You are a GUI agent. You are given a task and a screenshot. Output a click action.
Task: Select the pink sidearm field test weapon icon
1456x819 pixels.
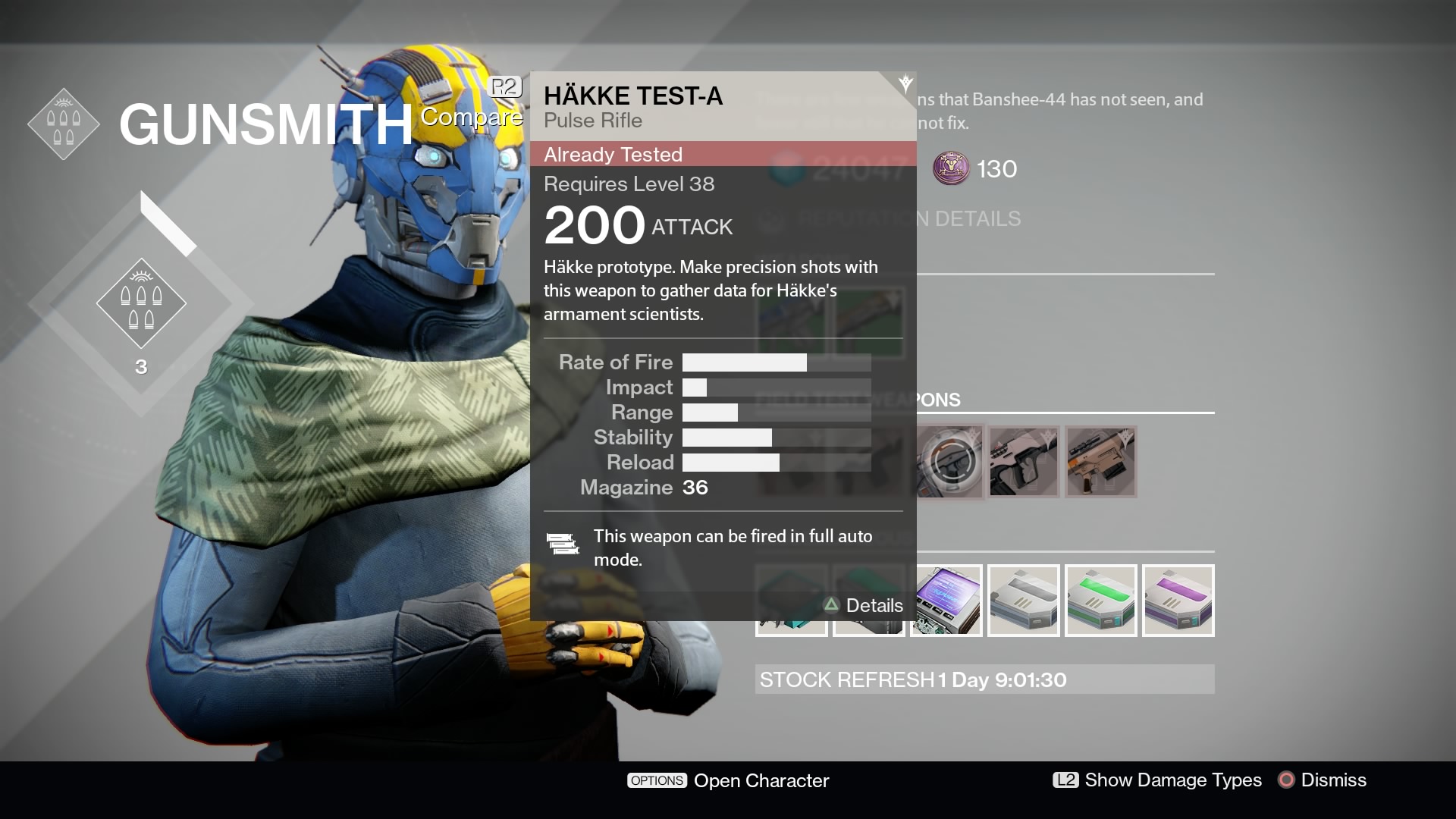coord(1024,461)
